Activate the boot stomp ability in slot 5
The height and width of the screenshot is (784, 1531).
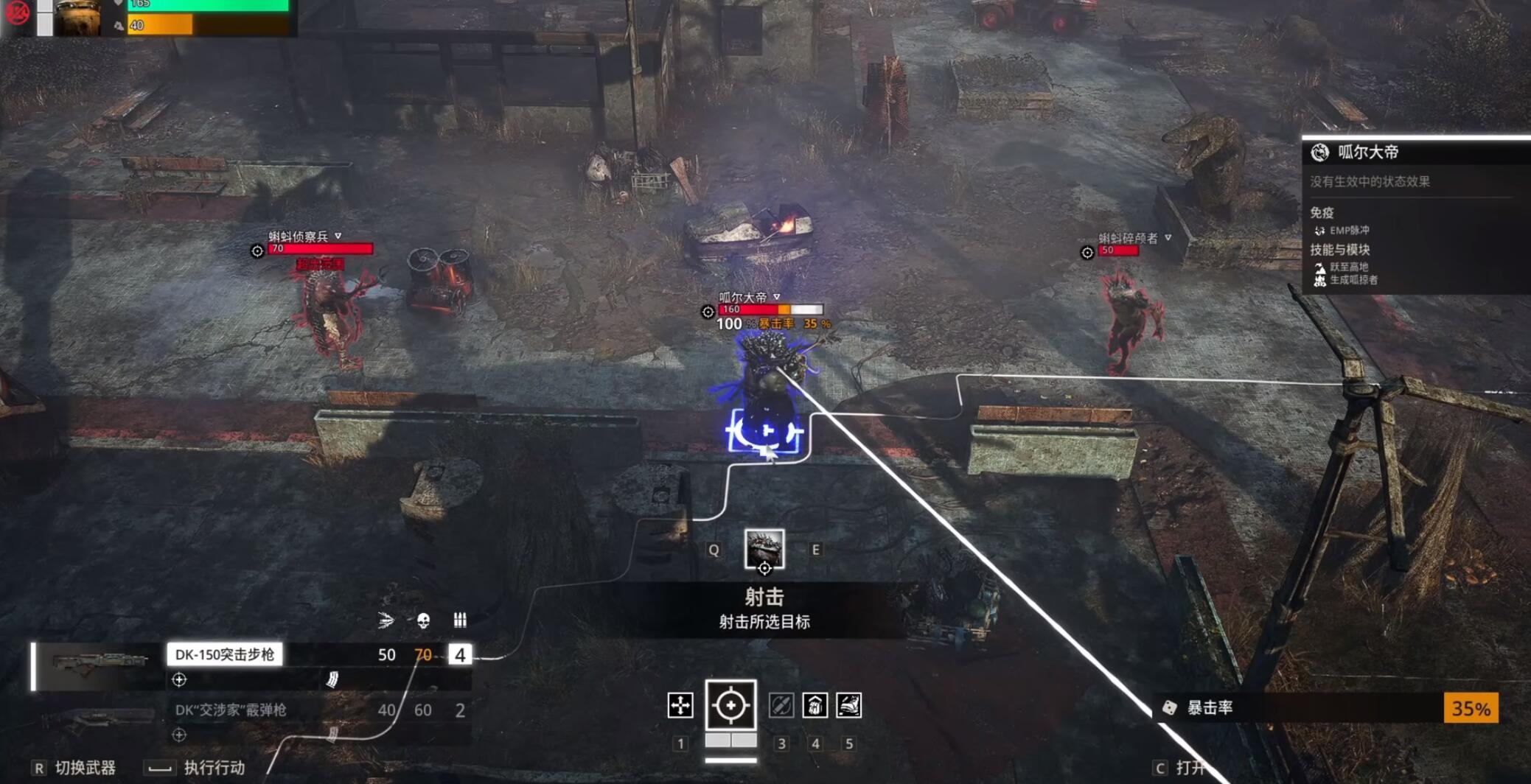[849, 706]
